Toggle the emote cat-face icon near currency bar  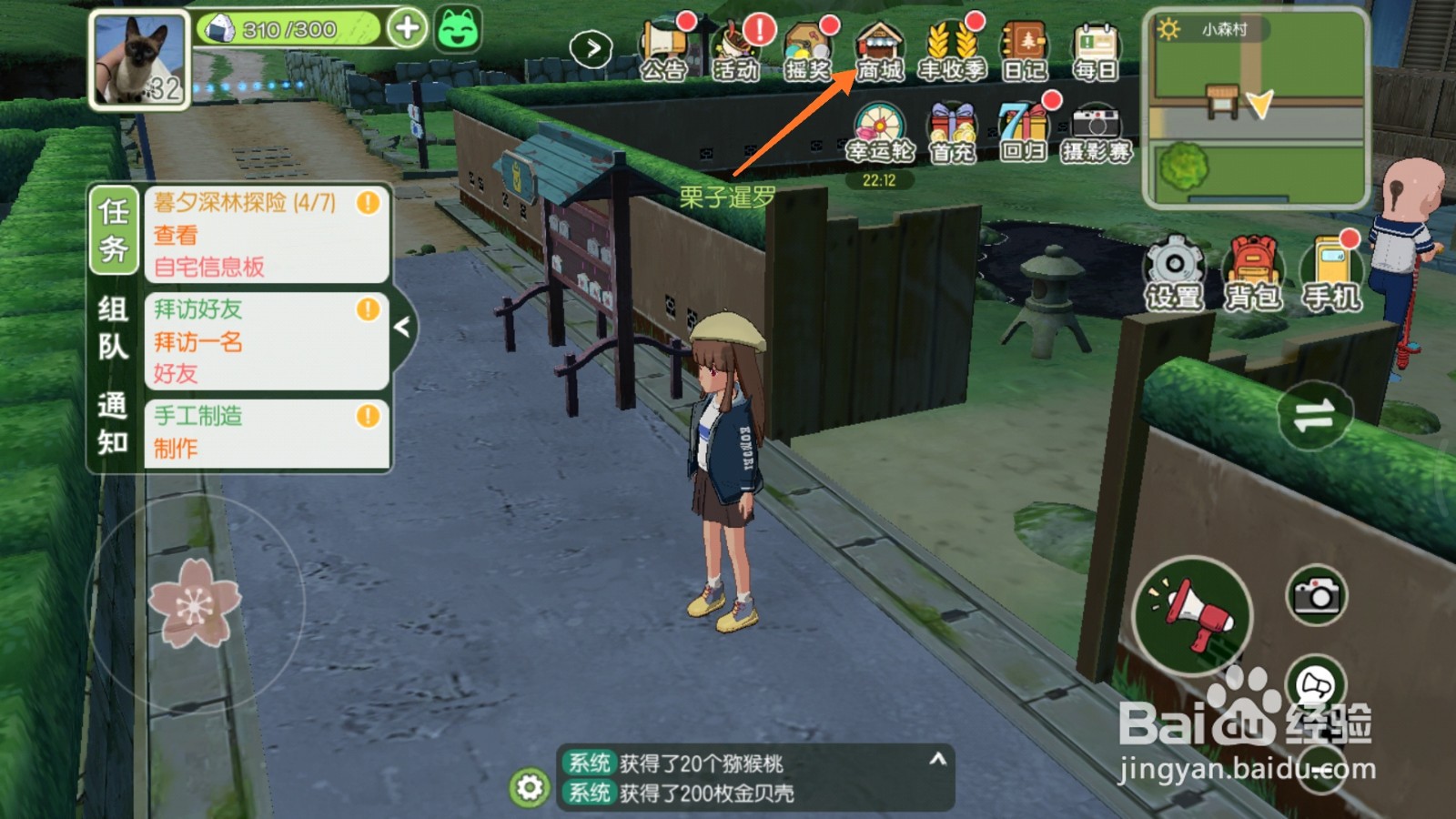(460, 32)
